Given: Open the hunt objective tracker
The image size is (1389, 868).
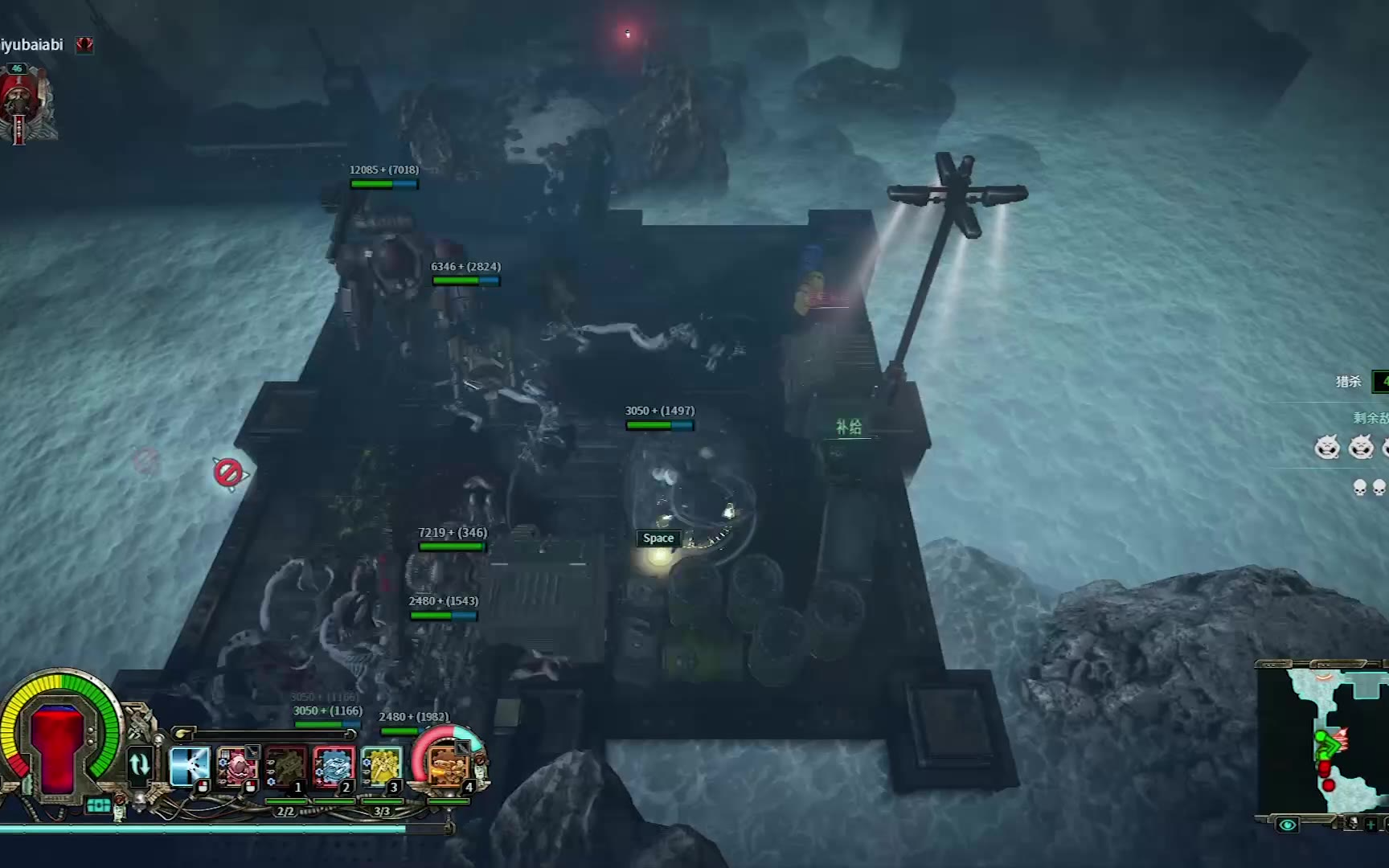Looking at the screenshot, I should point(1350,381).
